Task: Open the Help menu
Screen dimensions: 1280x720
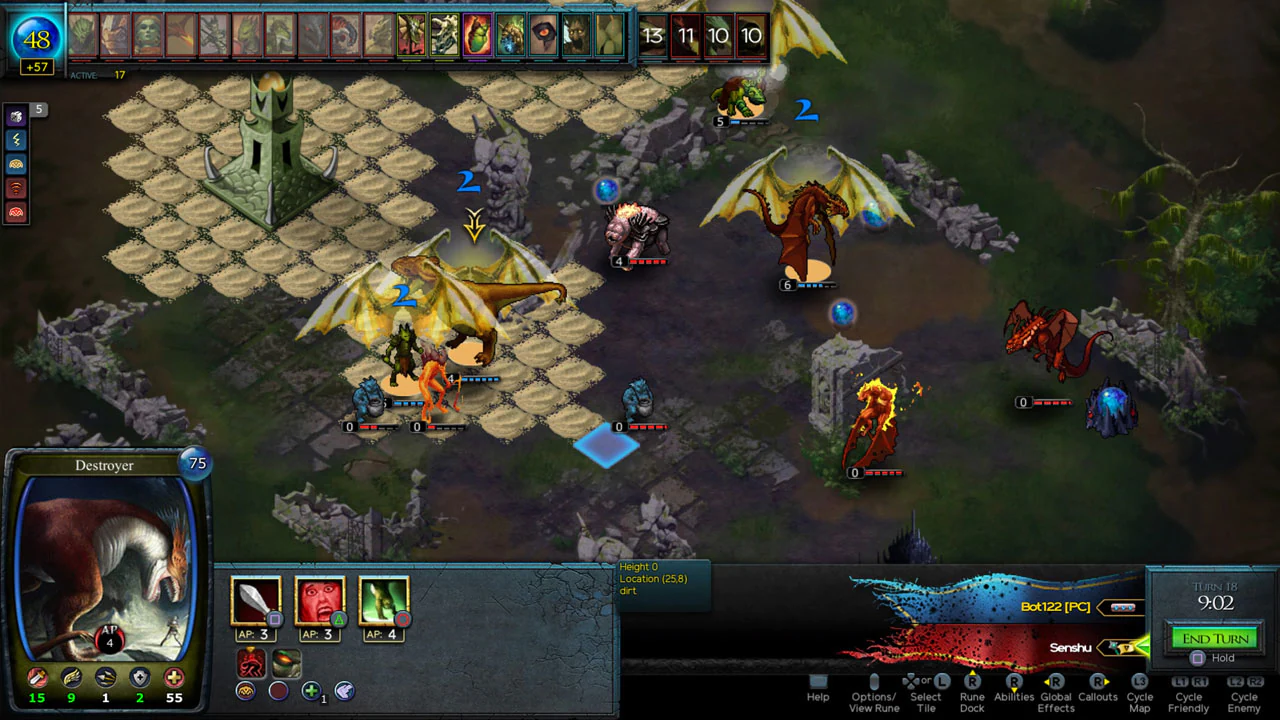Action: point(817,691)
